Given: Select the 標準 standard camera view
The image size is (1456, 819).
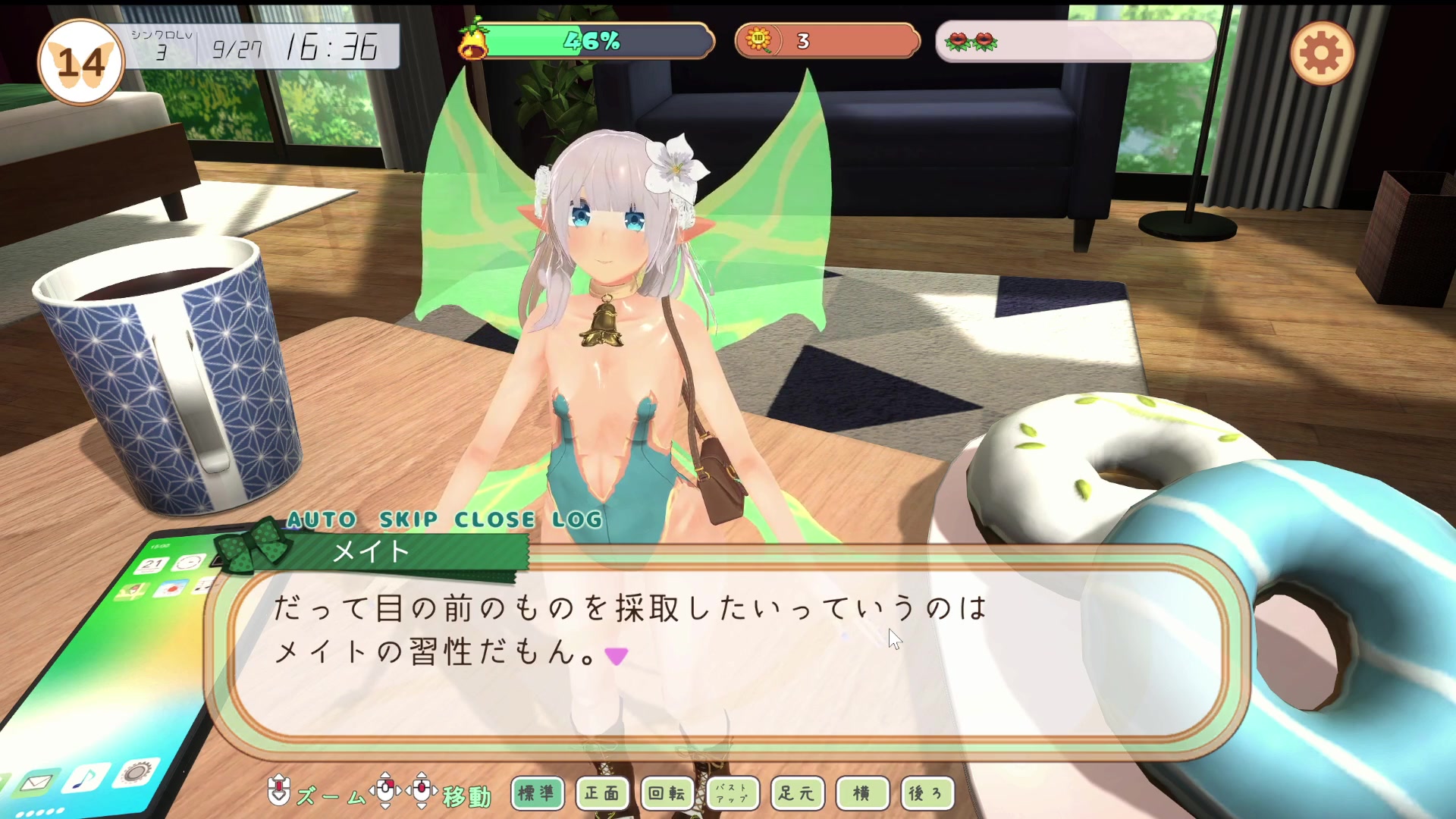Looking at the screenshot, I should (538, 793).
